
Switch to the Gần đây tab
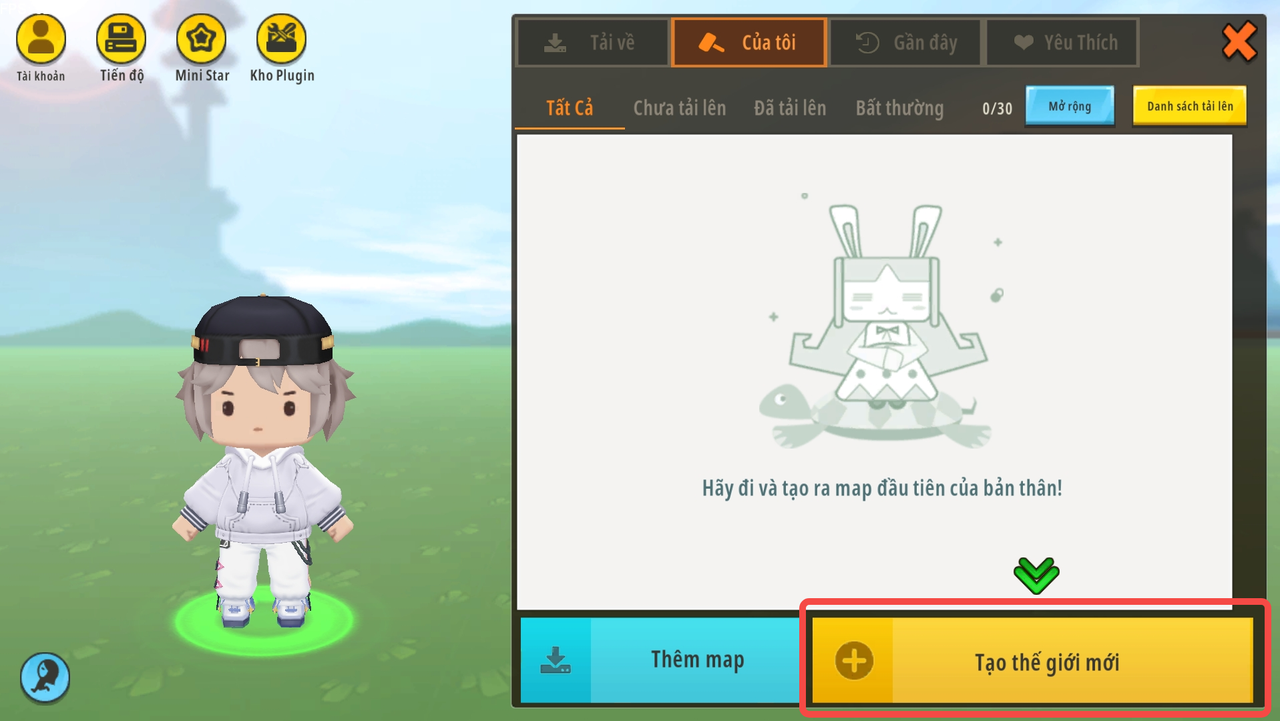click(906, 43)
